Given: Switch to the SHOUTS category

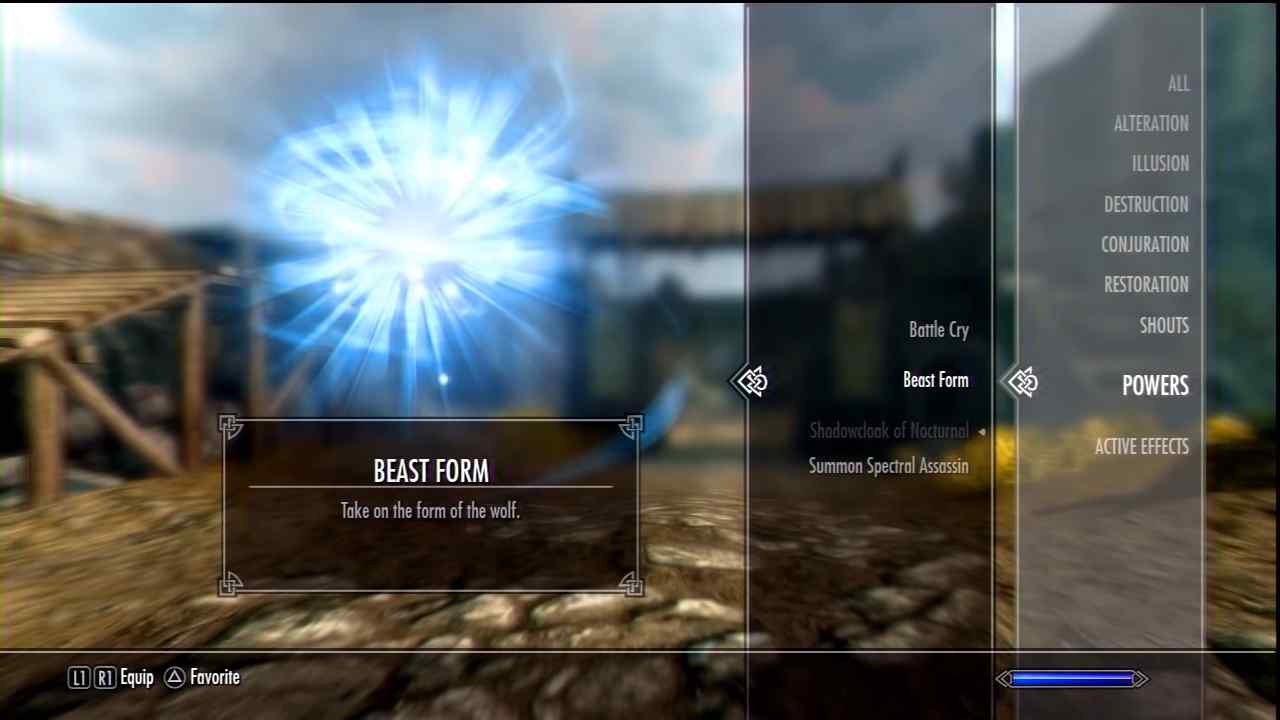Looking at the screenshot, I should [x=1164, y=325].
